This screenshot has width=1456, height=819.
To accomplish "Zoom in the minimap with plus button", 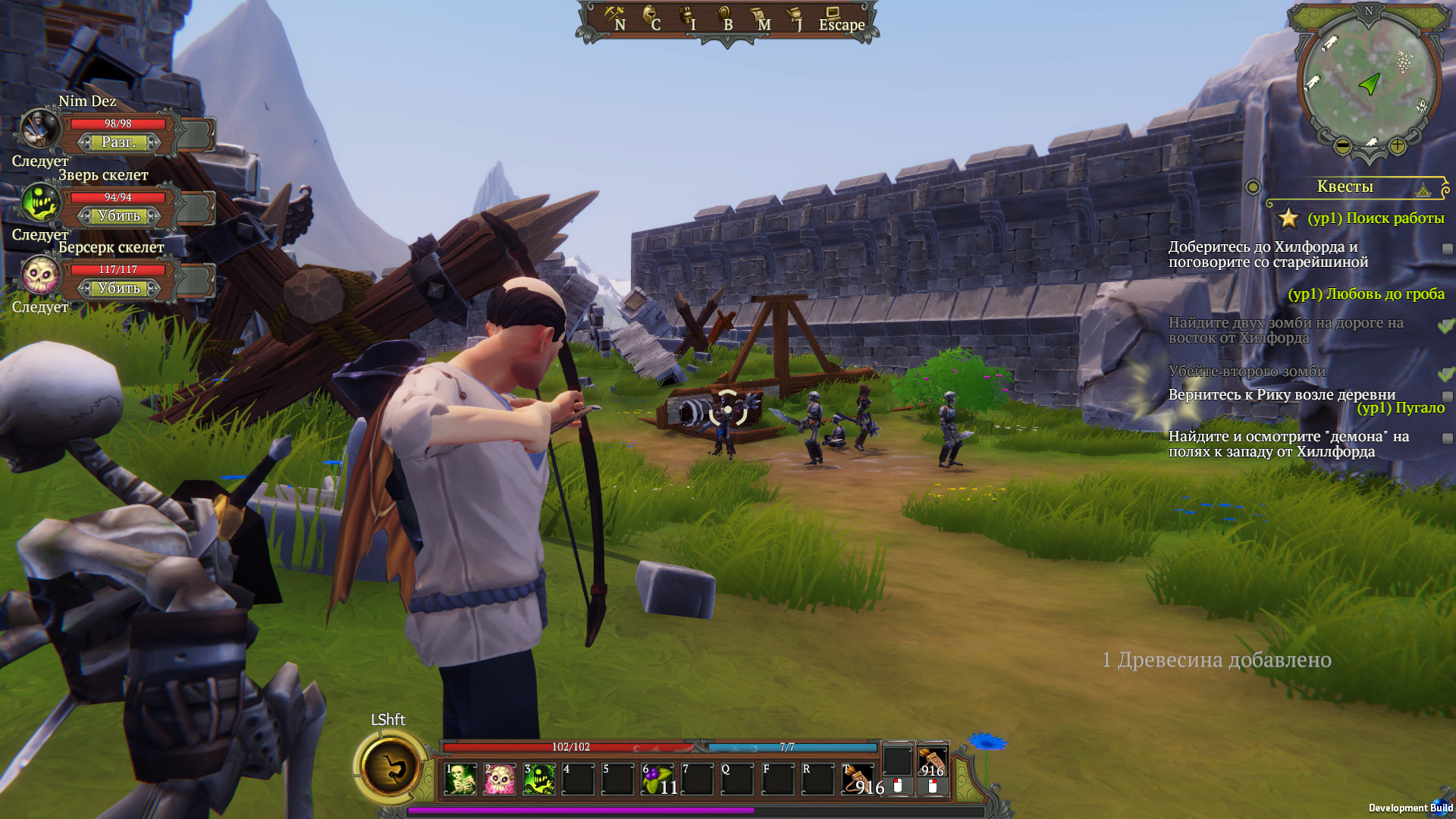I will click(x=1397, y=146).
